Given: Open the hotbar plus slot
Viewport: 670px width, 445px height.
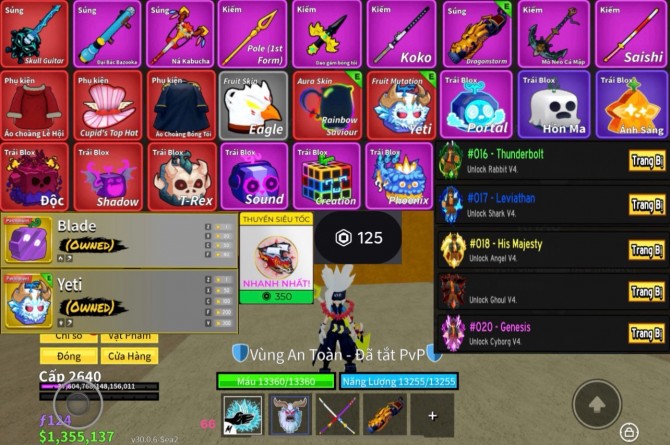Looking at the screenshot, I should (432, 415).
